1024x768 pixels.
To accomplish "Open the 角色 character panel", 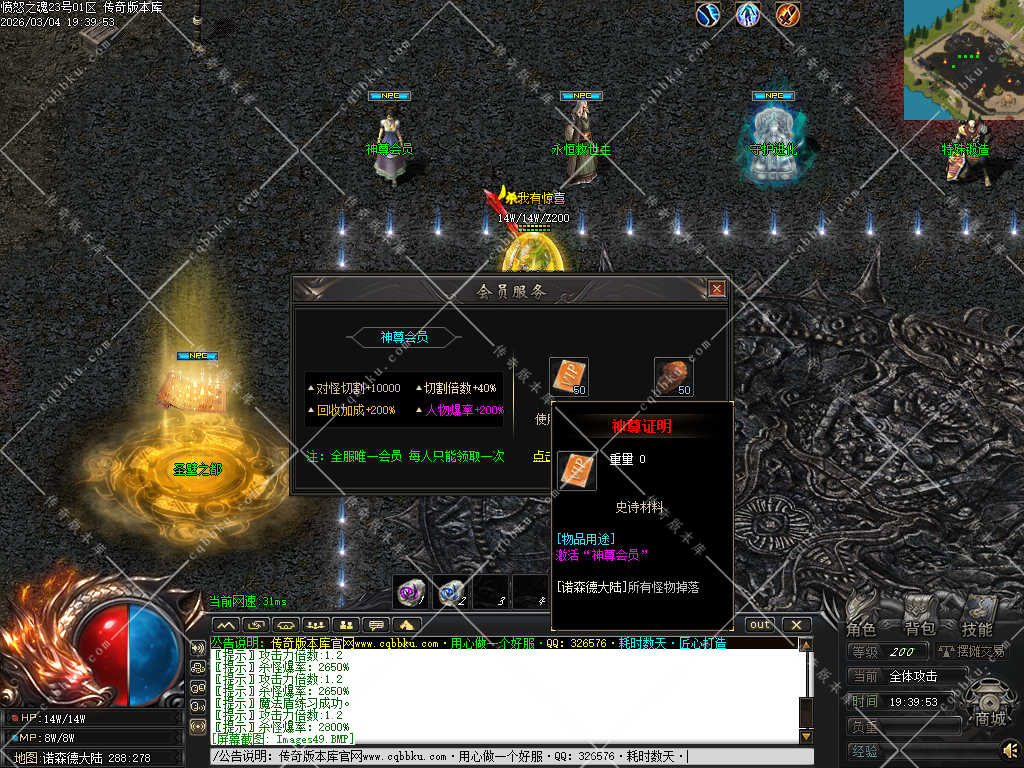I will pyautogui.click(x=861, y=629).
